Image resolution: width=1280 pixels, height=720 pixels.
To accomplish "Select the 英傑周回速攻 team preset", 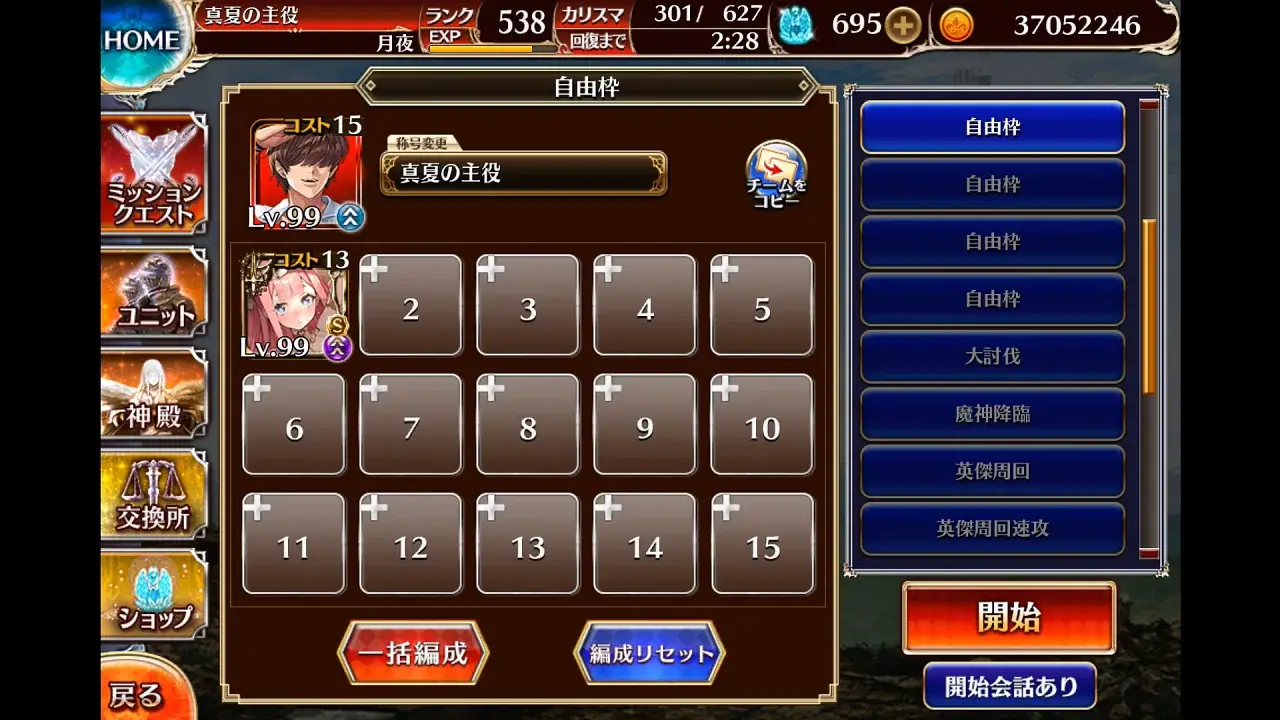I will 992,528.
